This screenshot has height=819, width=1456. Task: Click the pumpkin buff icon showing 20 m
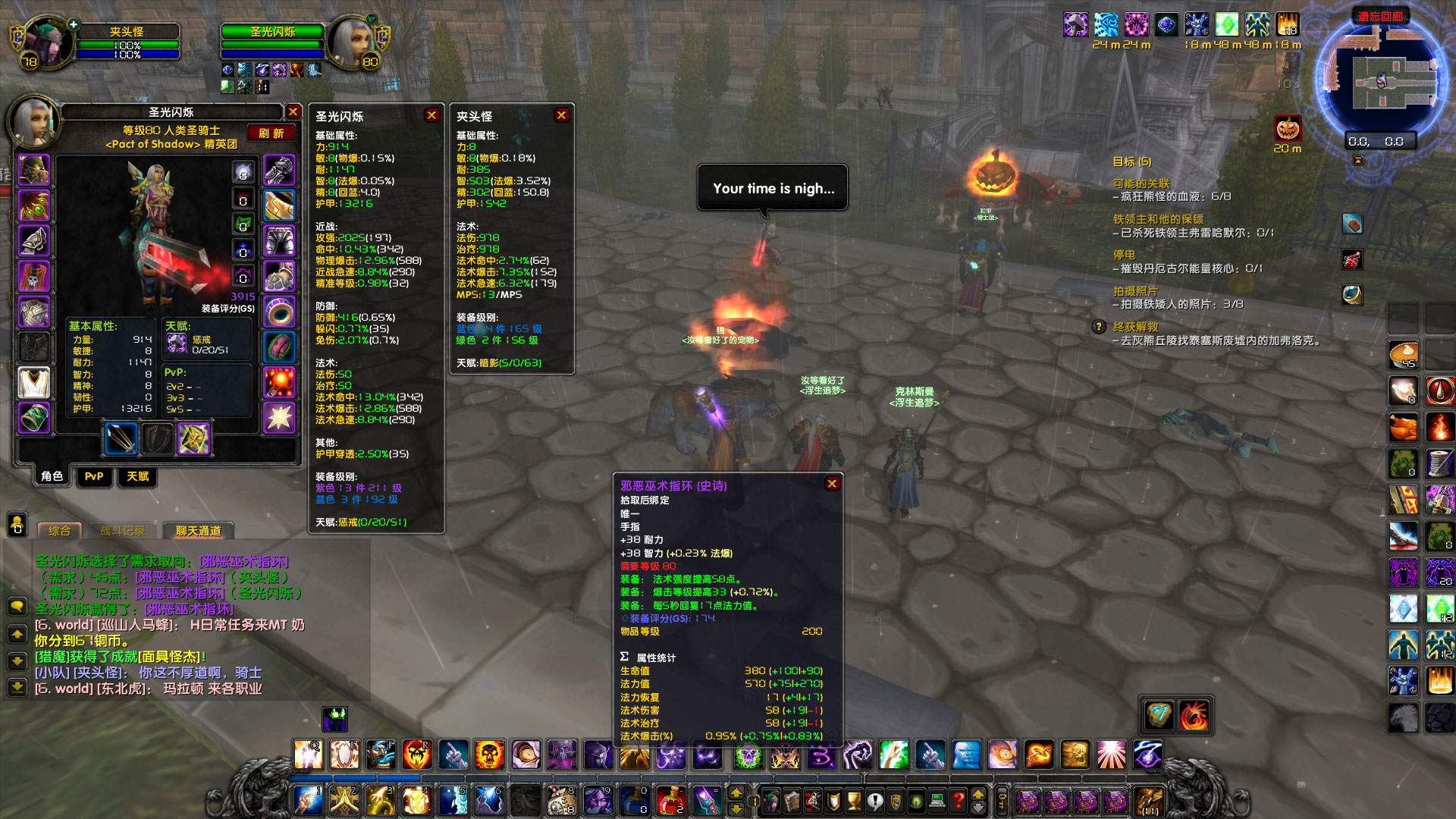click(x=1289, y=127)
